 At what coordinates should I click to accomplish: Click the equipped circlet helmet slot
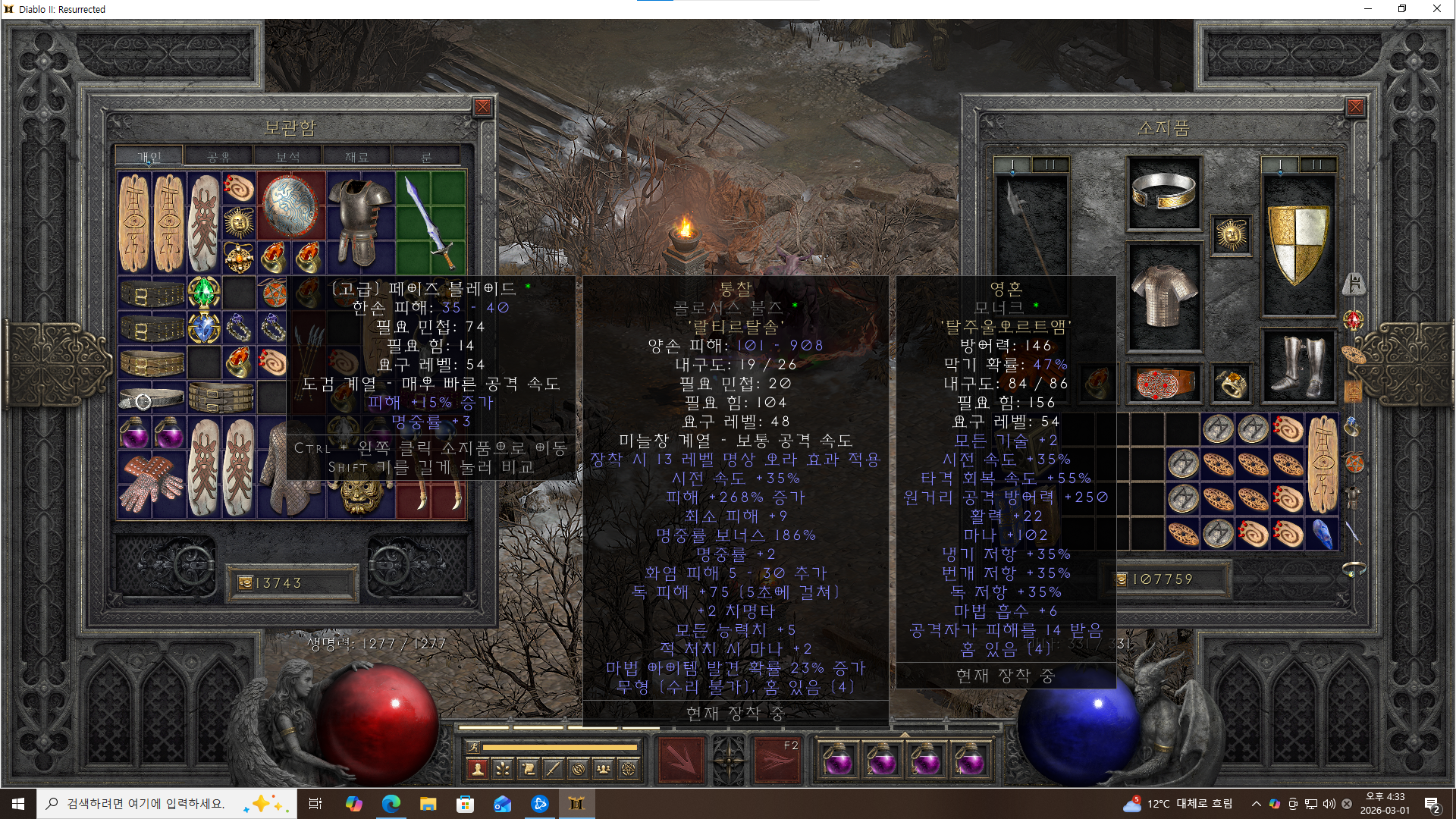point(1163,192)
